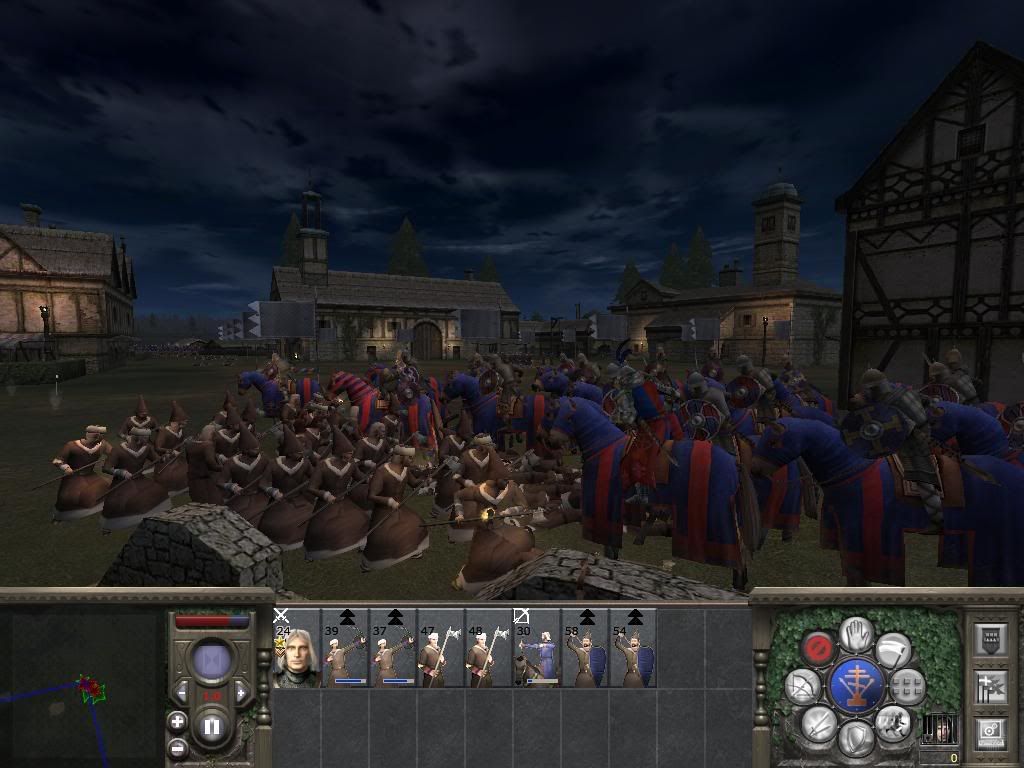Select the archer unit card with 37 men
This screenshot has height=768, width=1024.
[393, 648]
